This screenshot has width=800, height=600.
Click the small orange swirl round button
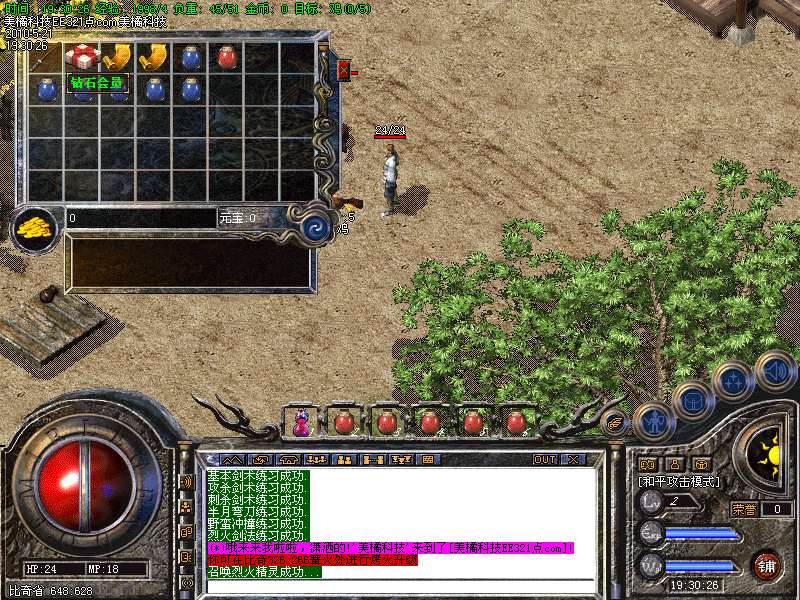pos(614,423)
